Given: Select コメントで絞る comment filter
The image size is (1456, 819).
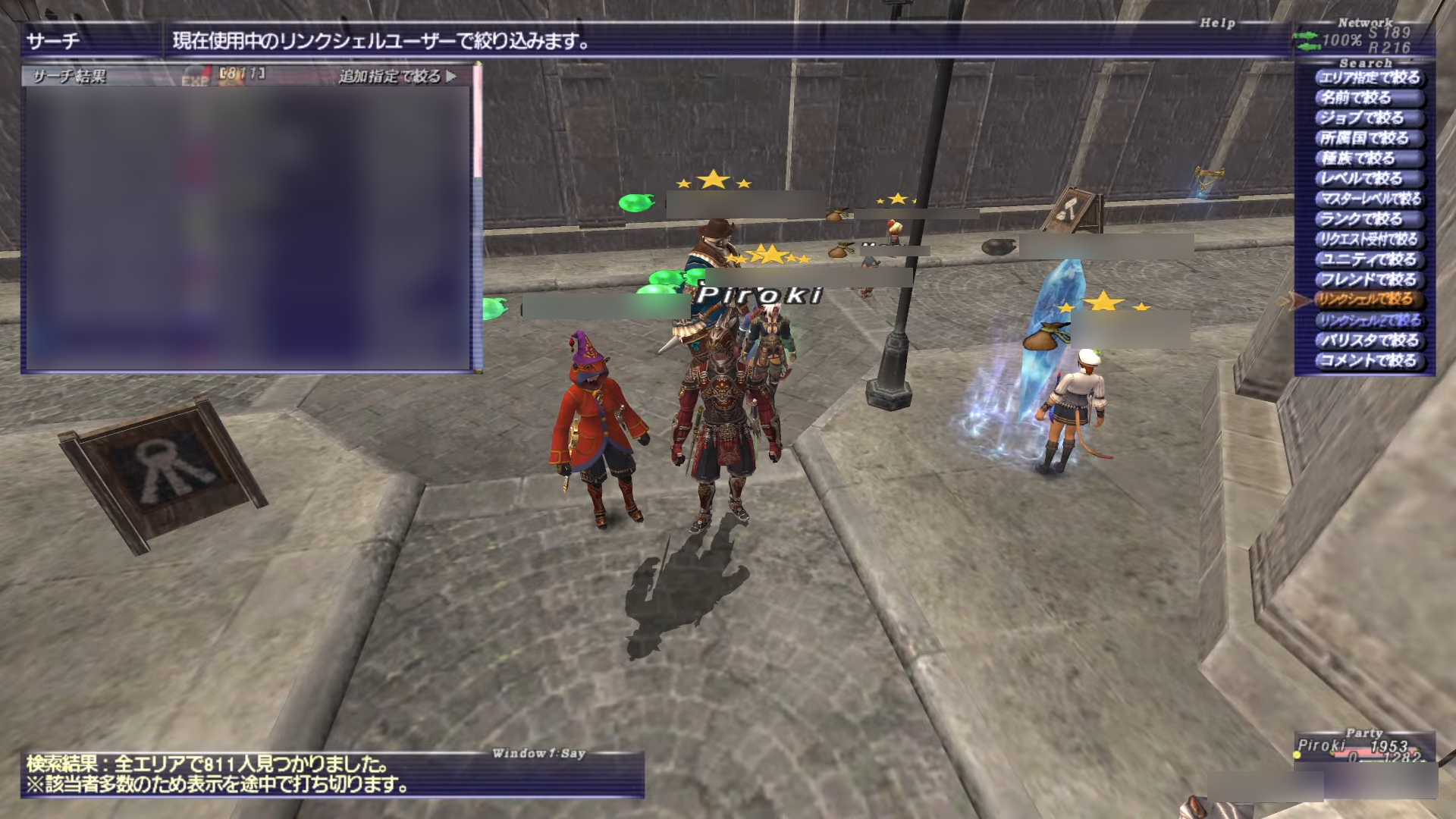Looking at the screenshot, I should coord(1369,361).
